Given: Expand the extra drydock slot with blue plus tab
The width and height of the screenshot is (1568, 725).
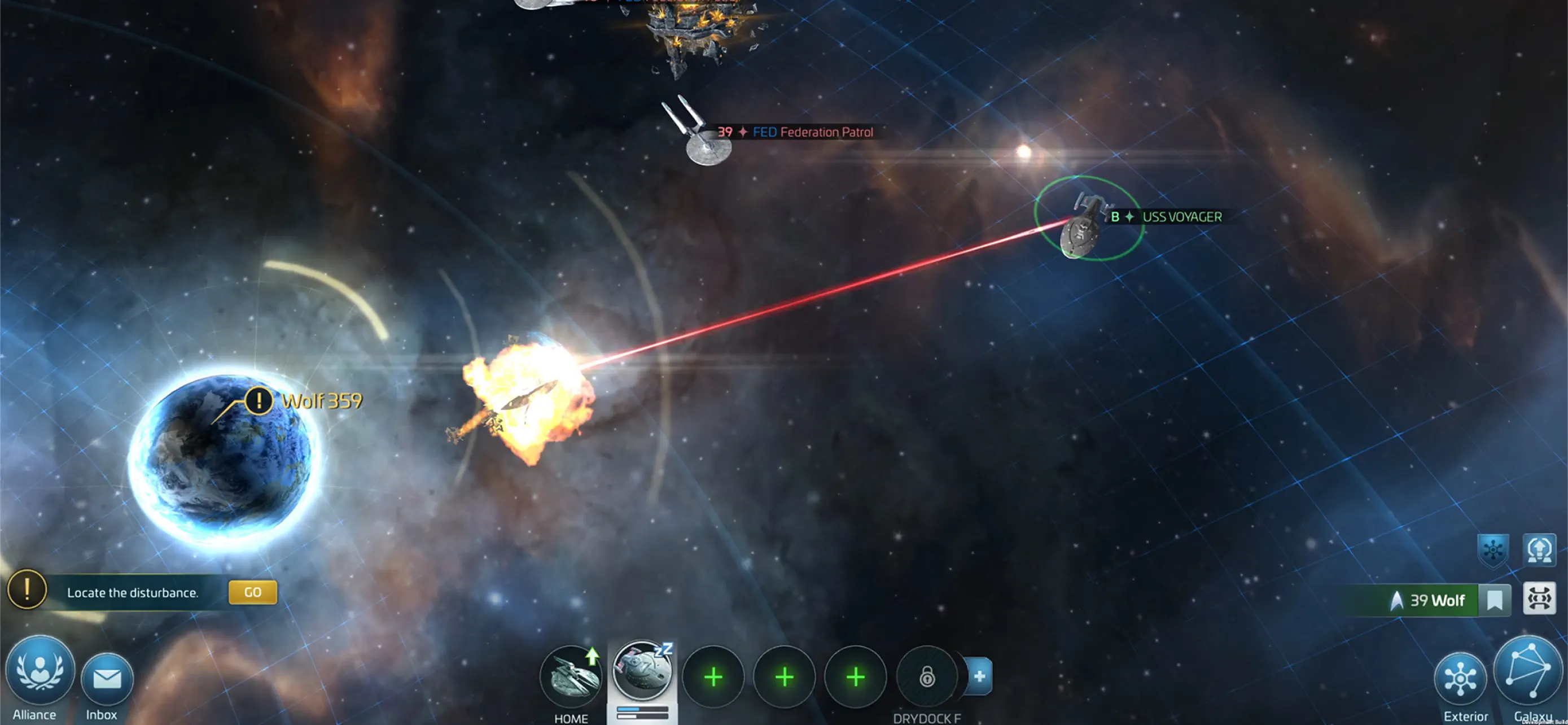Looking at the screenshot, I should click(979, 676).
